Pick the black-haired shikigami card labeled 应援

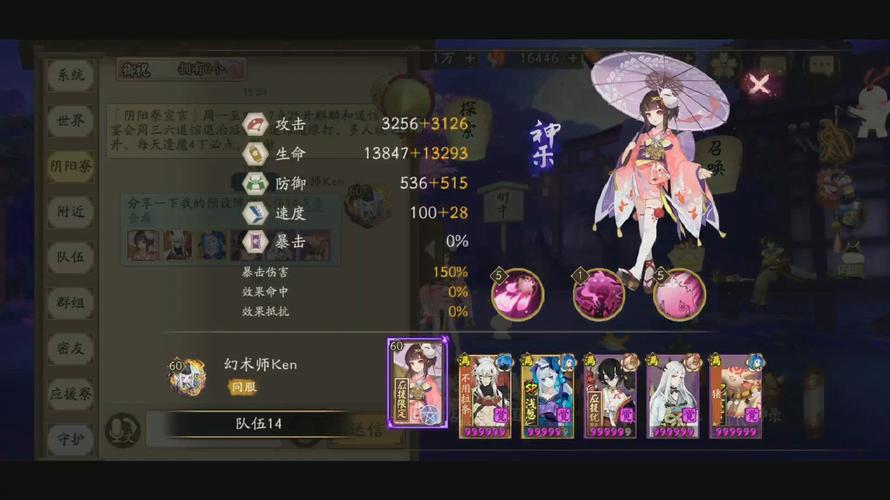coord(610,396)
